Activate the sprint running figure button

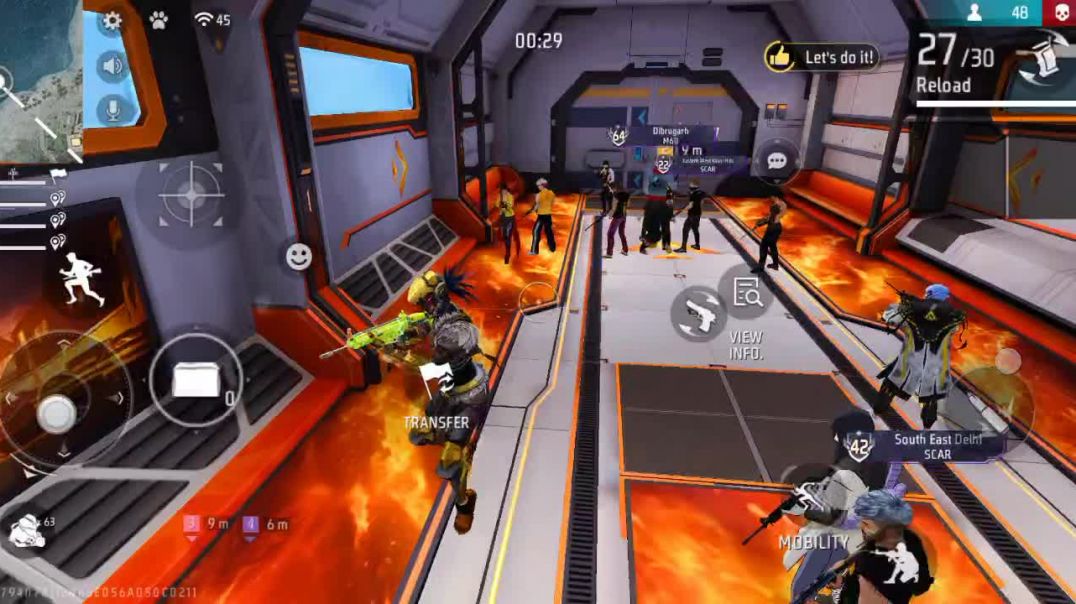click(80, 279)
